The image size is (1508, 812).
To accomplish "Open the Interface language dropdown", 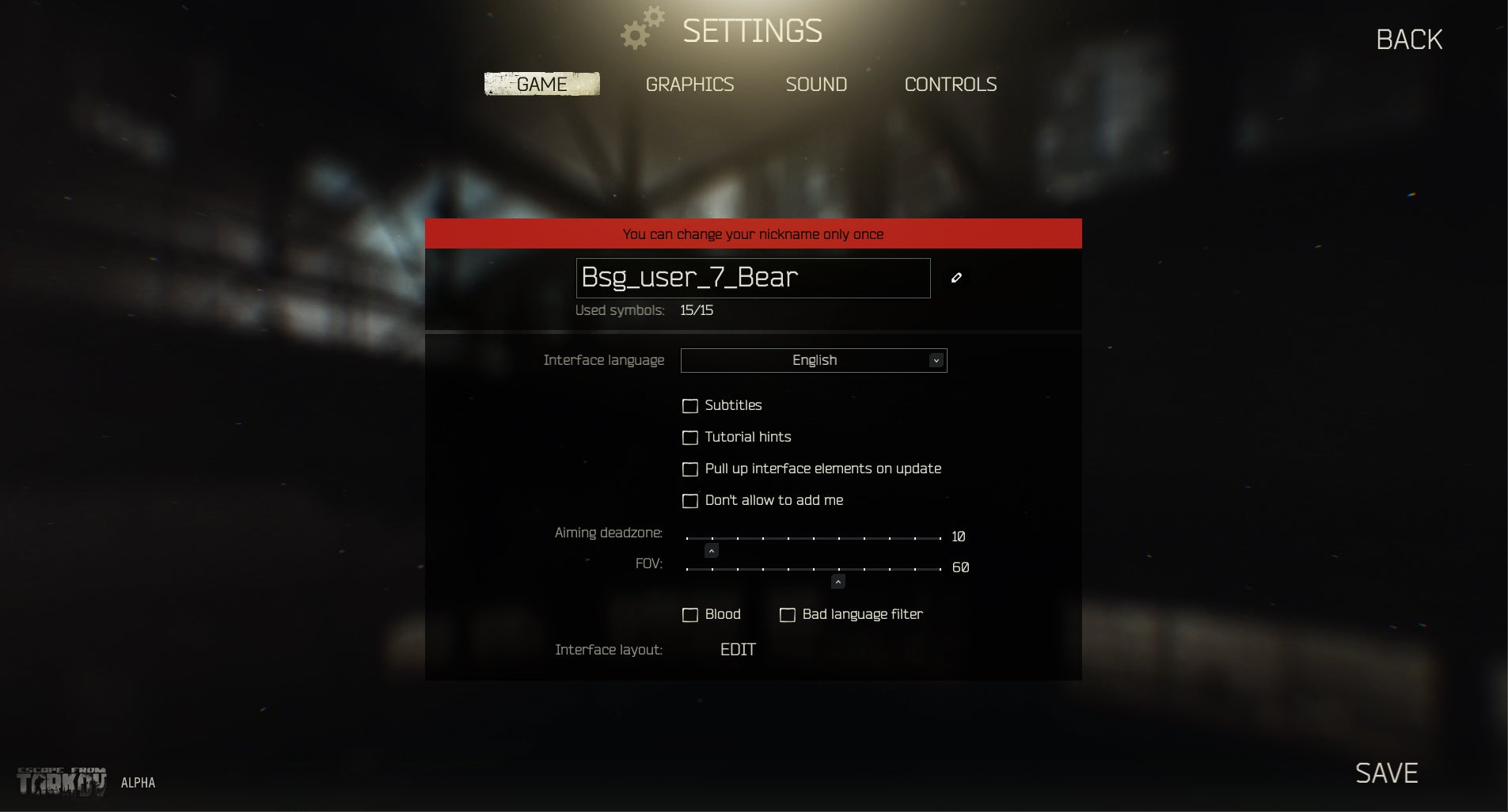I will pyautogui.click(x=813, y=360).
